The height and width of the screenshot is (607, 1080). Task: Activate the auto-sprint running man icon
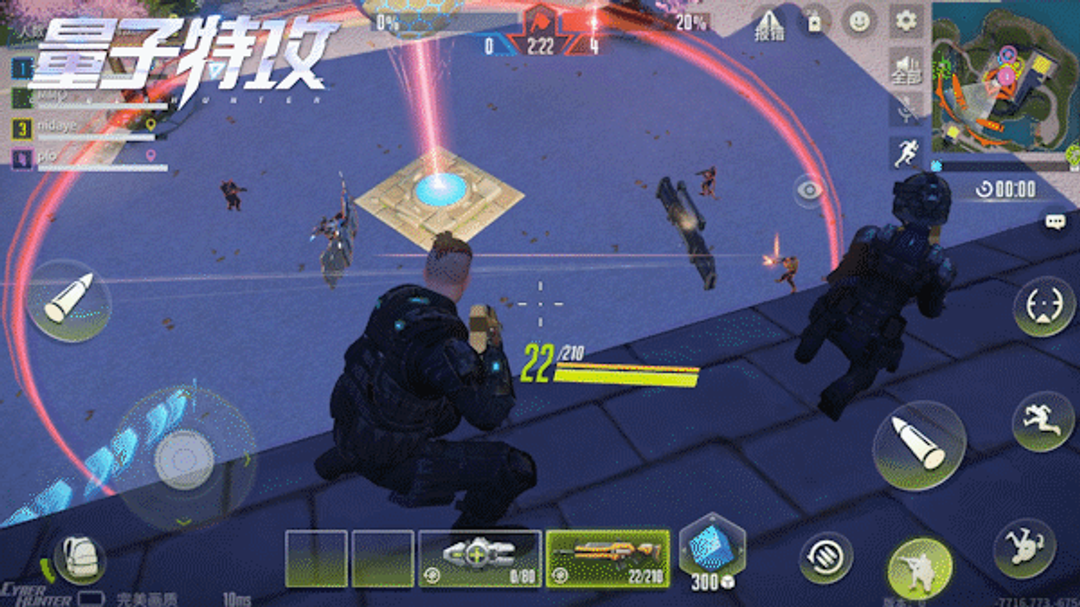point(905,153)
